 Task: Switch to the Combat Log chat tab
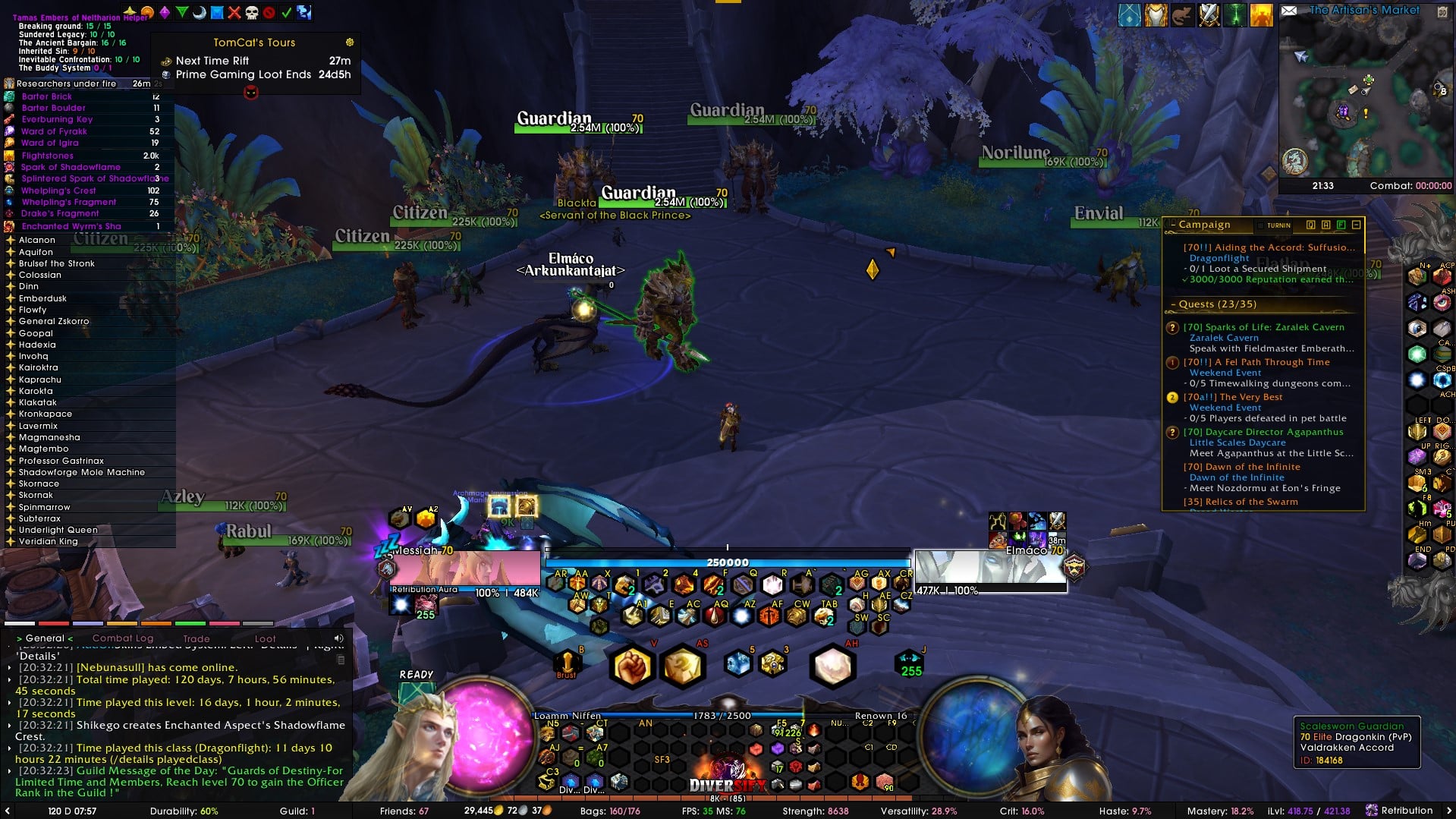(x=122, y=638)
